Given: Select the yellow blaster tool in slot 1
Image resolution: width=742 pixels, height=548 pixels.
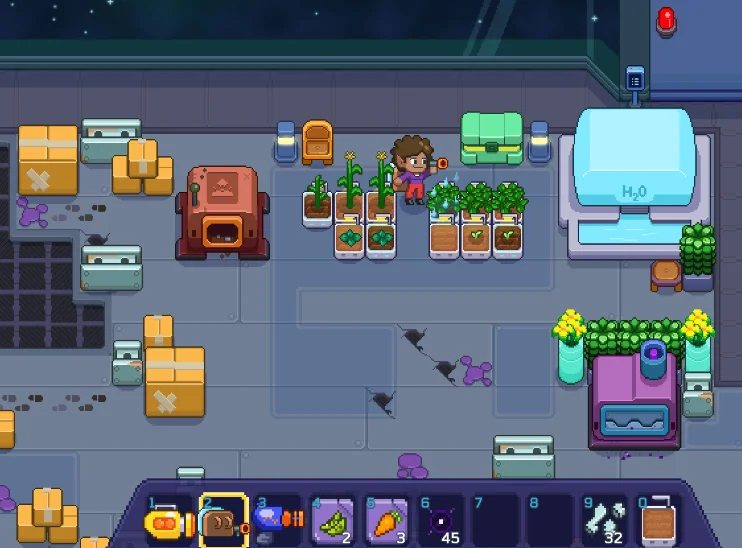Looking at the screenshot, I should click(x=166, y=522).
